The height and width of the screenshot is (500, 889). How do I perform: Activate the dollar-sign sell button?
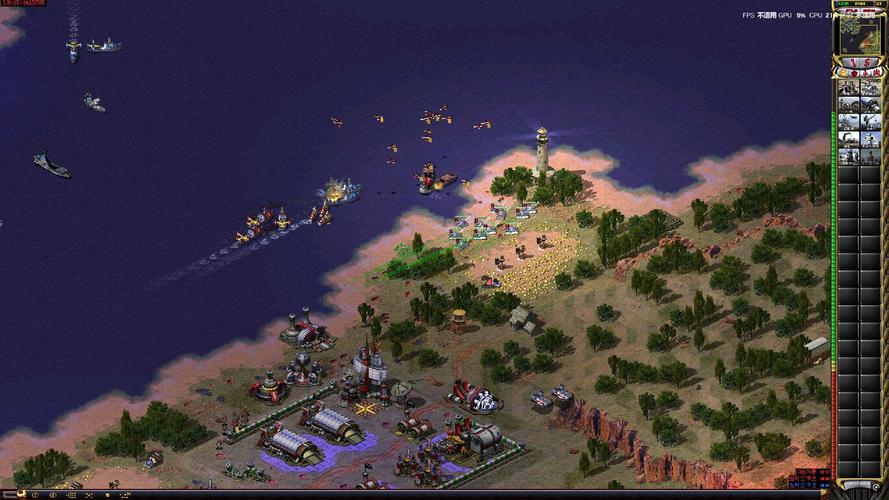click(x=867, y=62)
